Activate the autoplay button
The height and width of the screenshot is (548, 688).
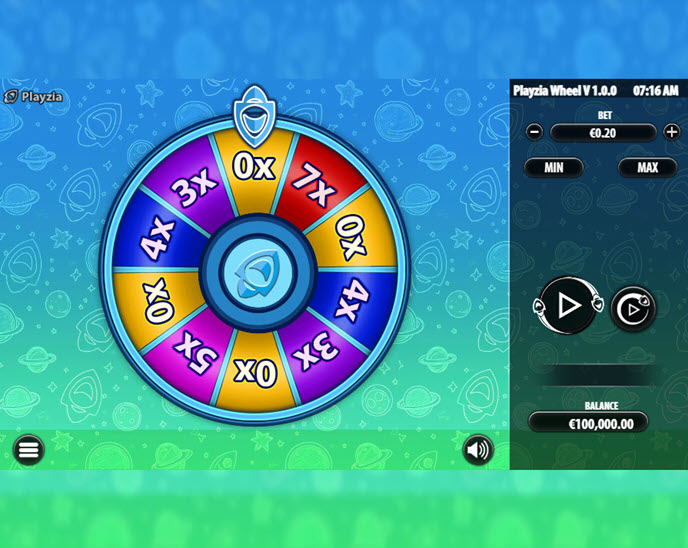633,309
